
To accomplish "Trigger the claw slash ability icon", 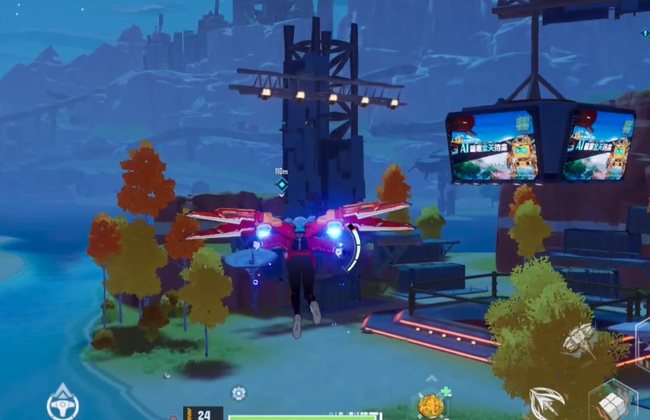I will click(545, 403).
